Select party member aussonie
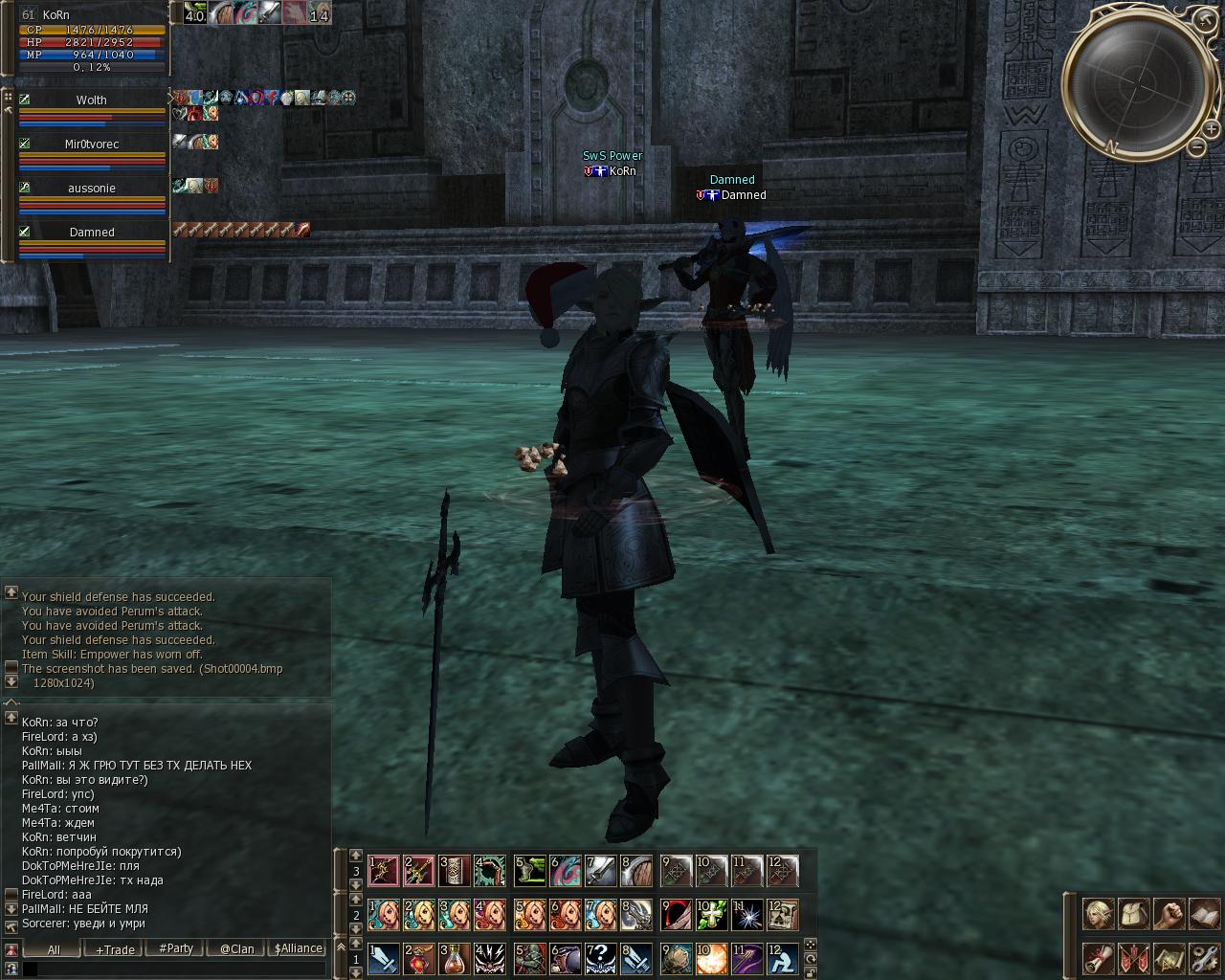The image size is (1225, 980). click(92, 189)
